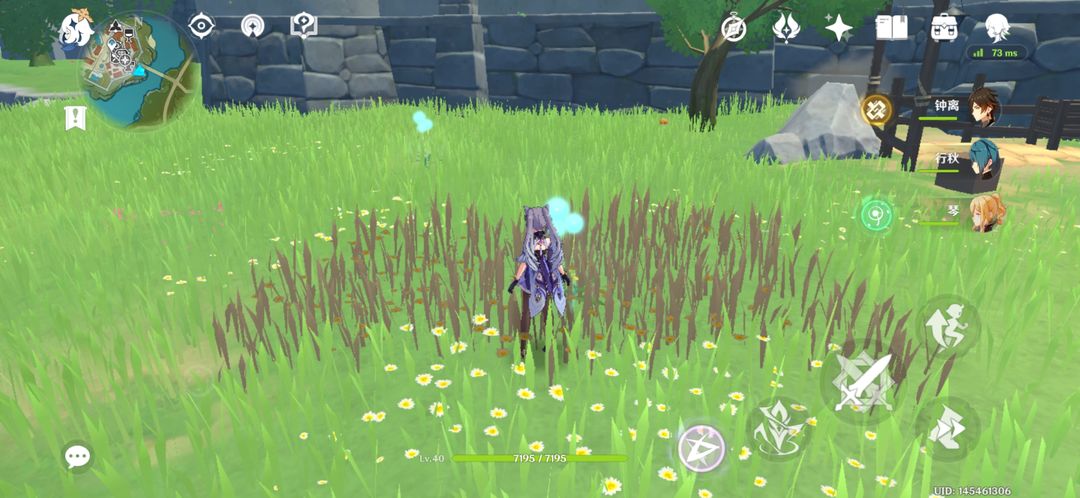Image resolution: width=1080 pixels, height=498 pixels.
Task: Open the question mark tutorial book
Action: (x=303, y=25)
